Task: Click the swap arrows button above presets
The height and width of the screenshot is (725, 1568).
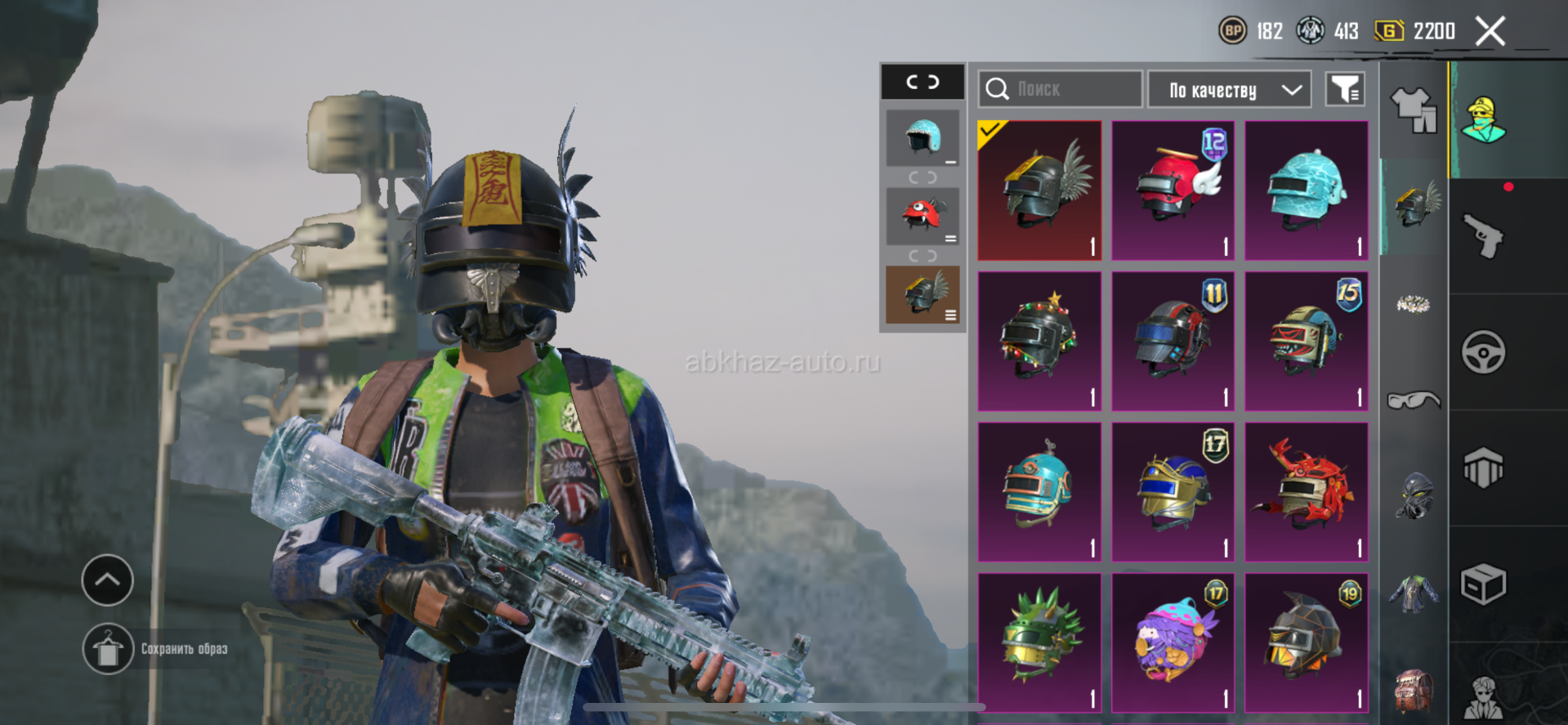Action: tap(922, 82)
